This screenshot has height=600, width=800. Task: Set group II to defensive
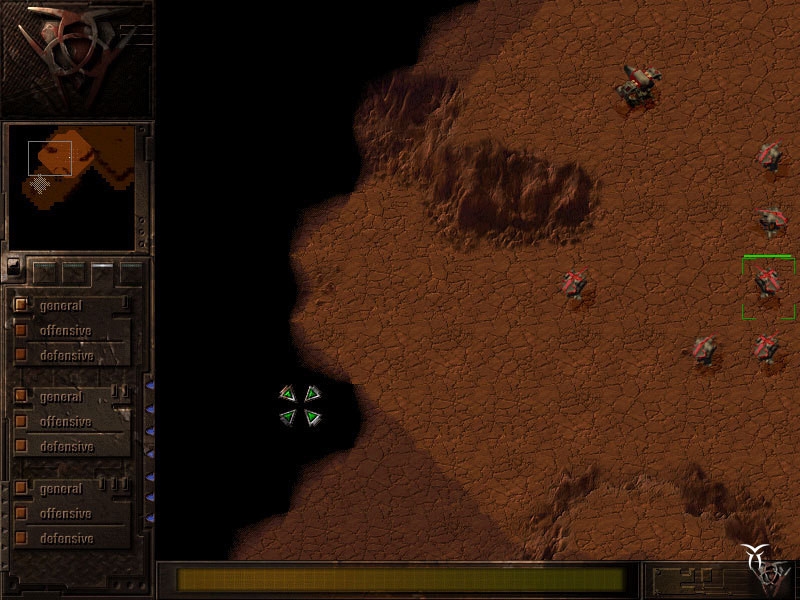[x=20, y=447]
